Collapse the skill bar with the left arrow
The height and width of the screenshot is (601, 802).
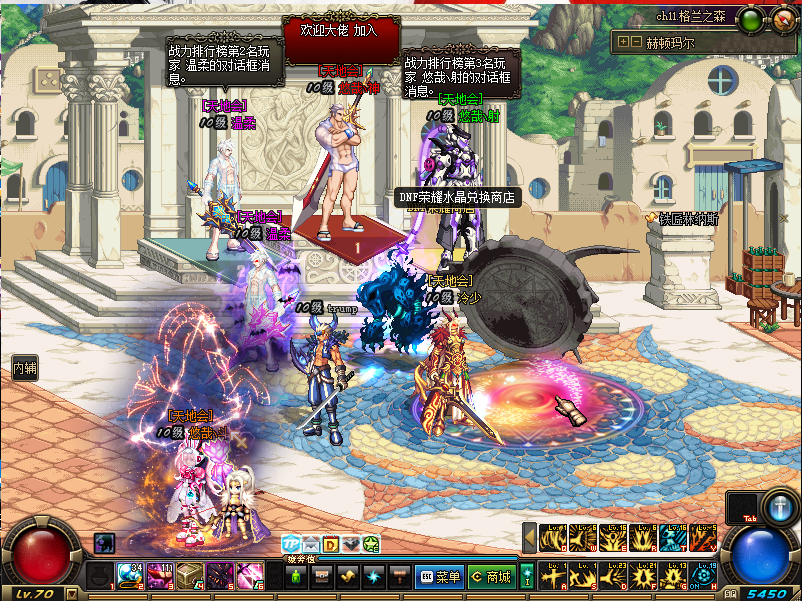[529, 539]
